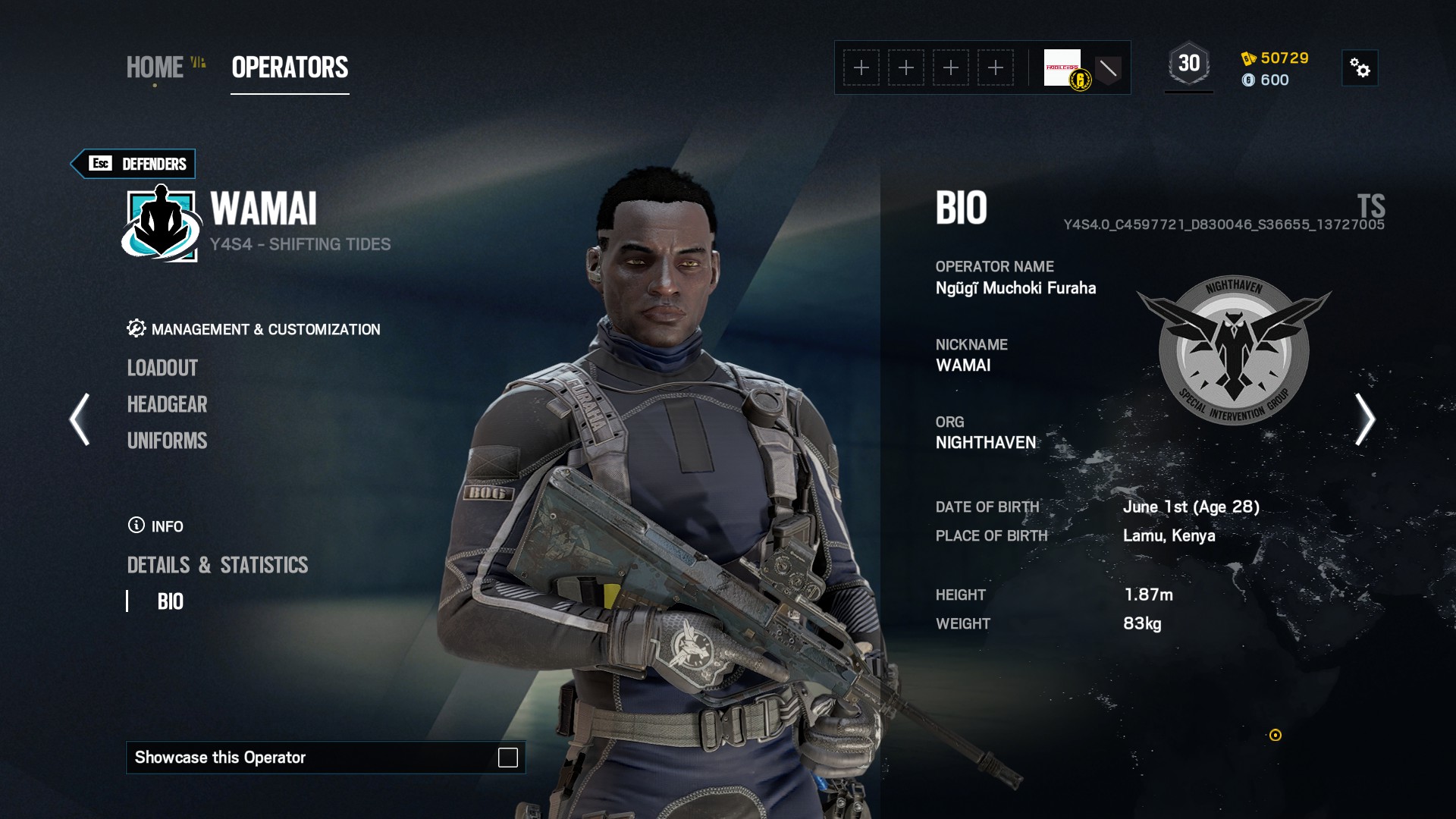
Task: Open the Loadout menu
Action: (x=162, y=369)
